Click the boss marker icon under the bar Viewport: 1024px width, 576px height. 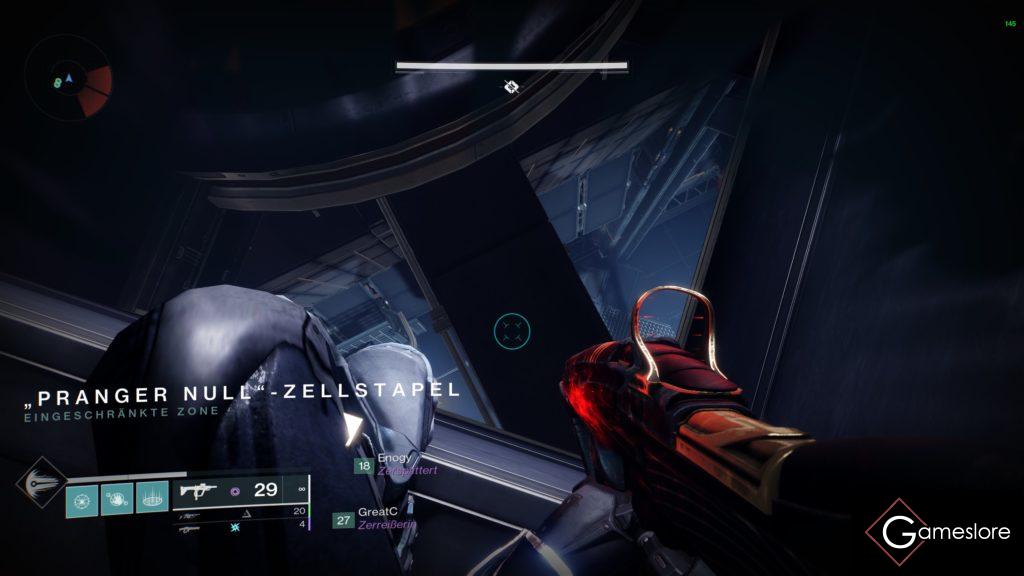[x=511, y=88]
